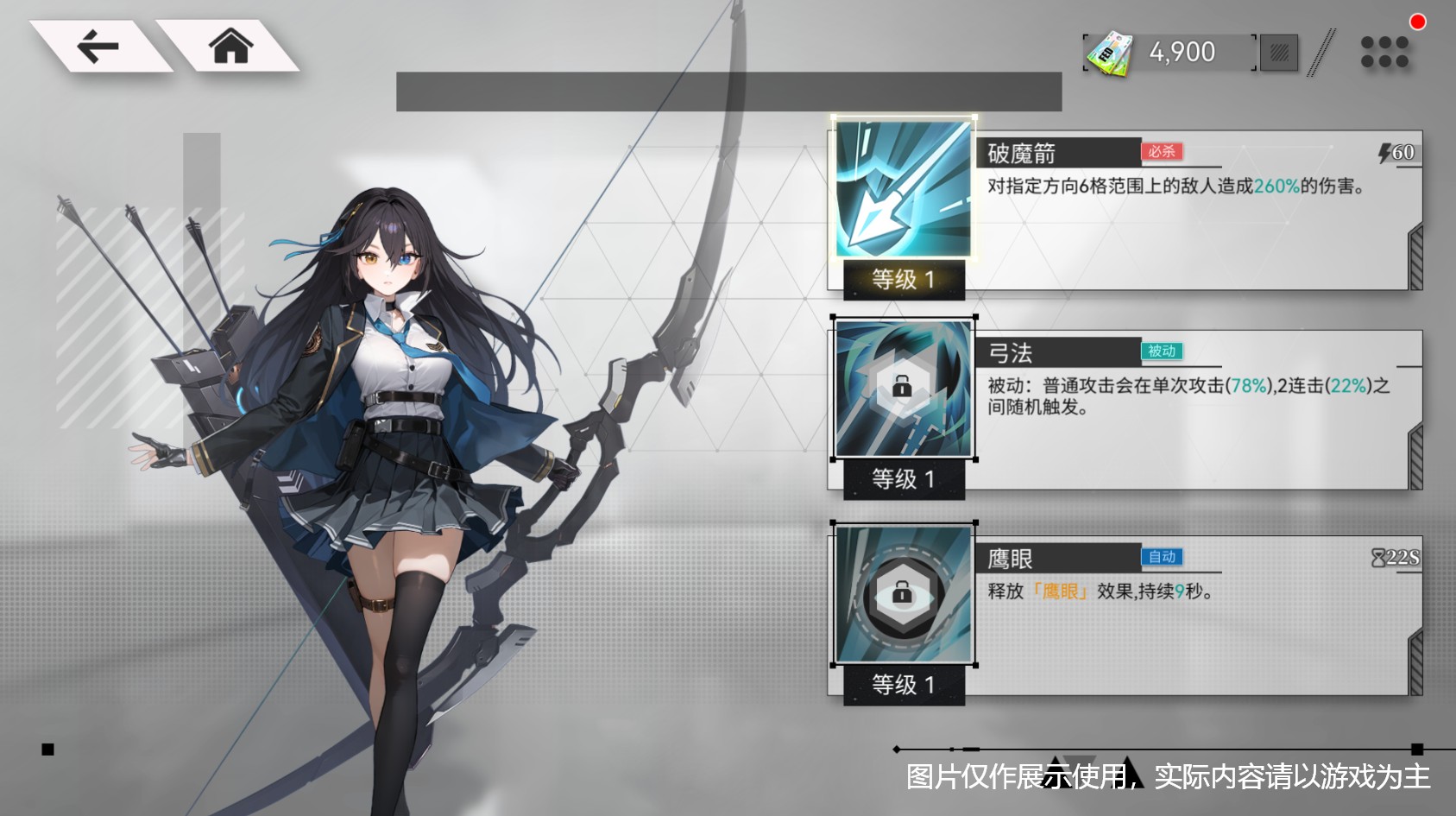This screenshot has height=816, width=1456.
Task: Open the six-dot grid menu at top right
Action: pyautogui.click(x=1384, y=52)
